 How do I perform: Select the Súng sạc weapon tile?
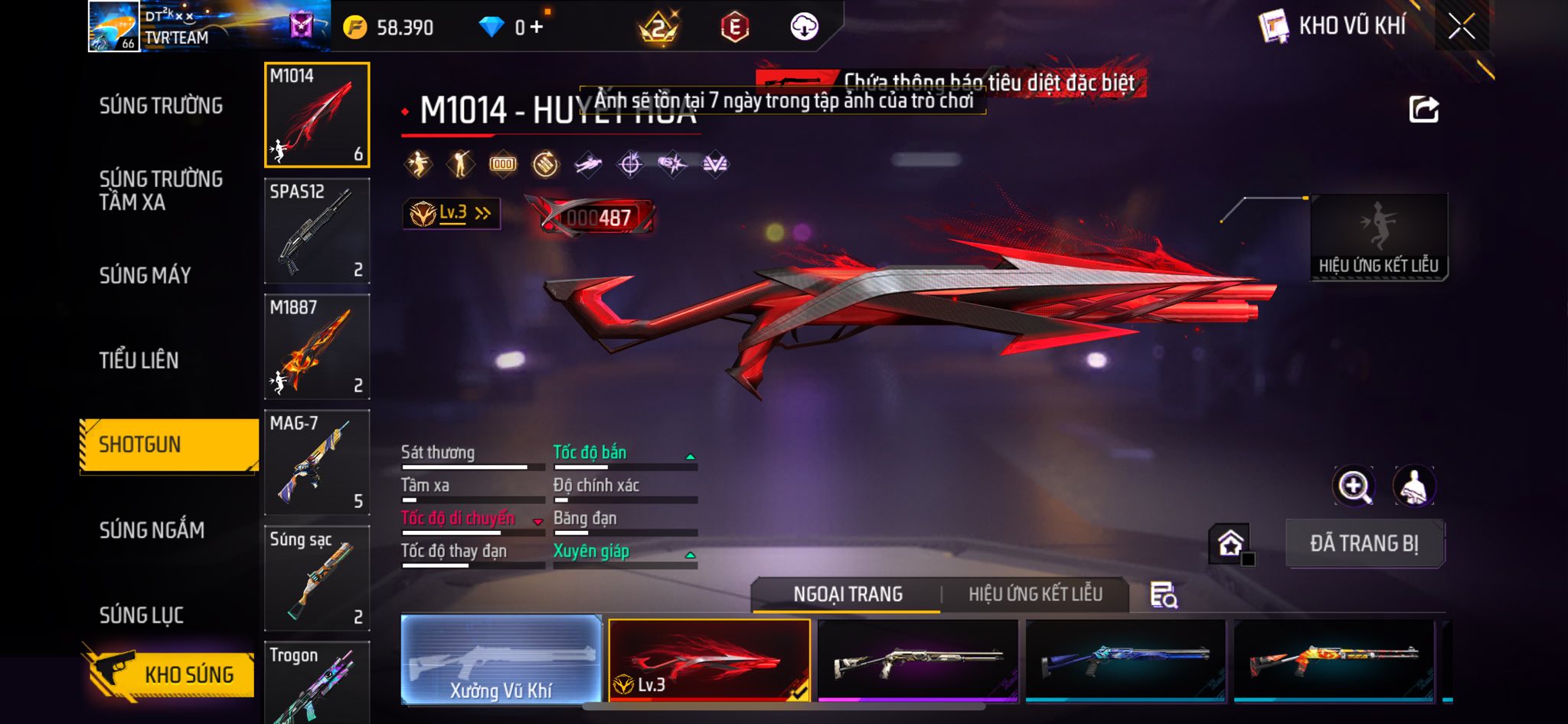317,578
